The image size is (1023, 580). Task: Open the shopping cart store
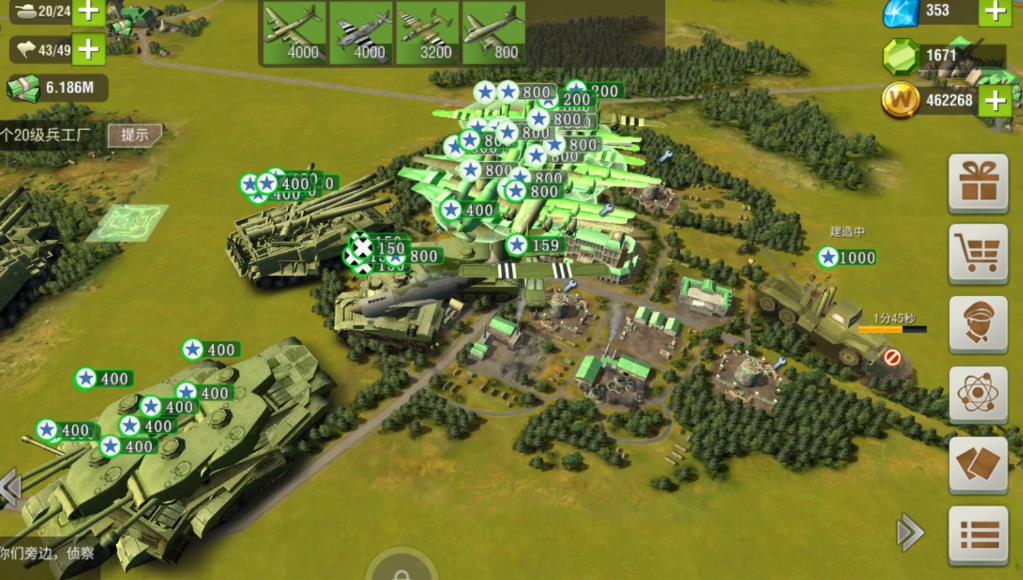pos(977,254)
